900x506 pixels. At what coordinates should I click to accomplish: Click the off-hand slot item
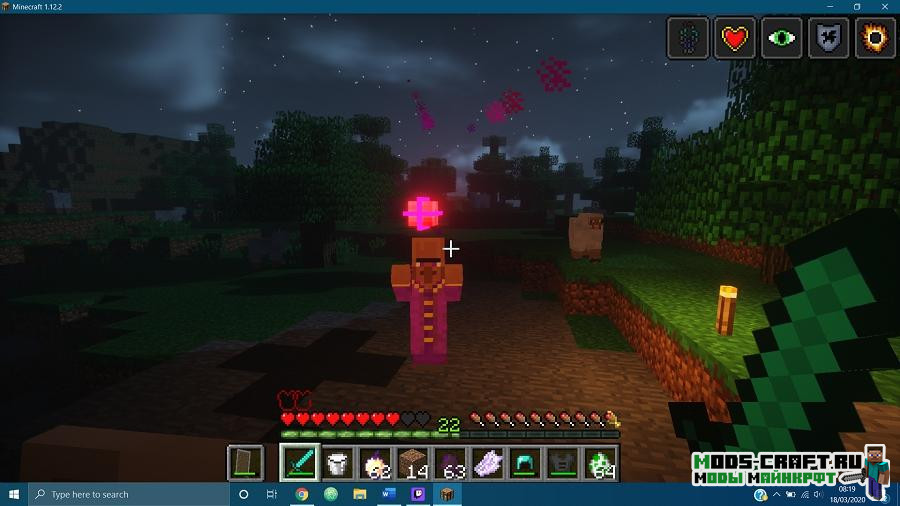pos(246,463)
